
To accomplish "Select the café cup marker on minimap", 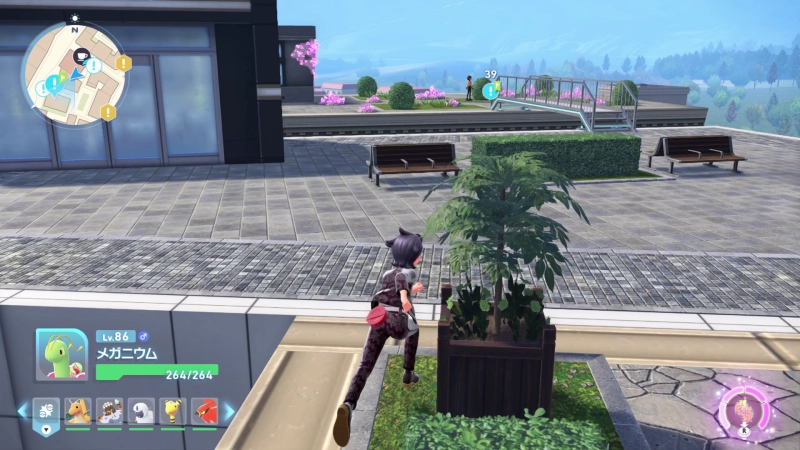I will click(81, 55).
